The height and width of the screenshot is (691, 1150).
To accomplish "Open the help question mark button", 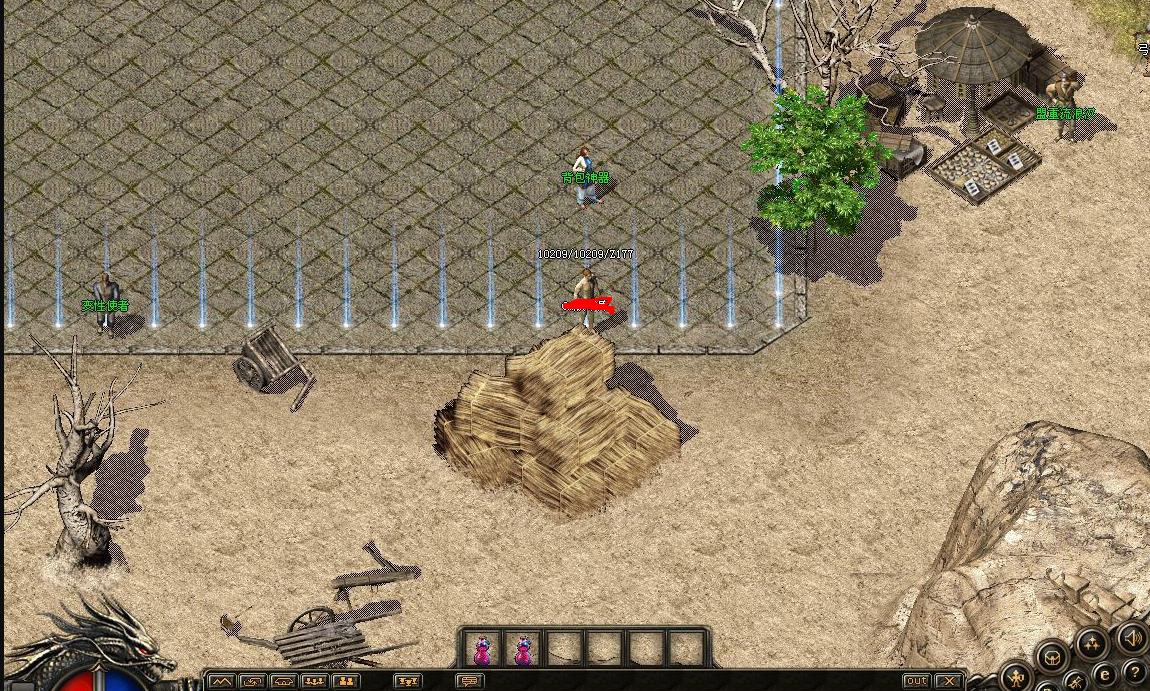I will click(1134, 671).
